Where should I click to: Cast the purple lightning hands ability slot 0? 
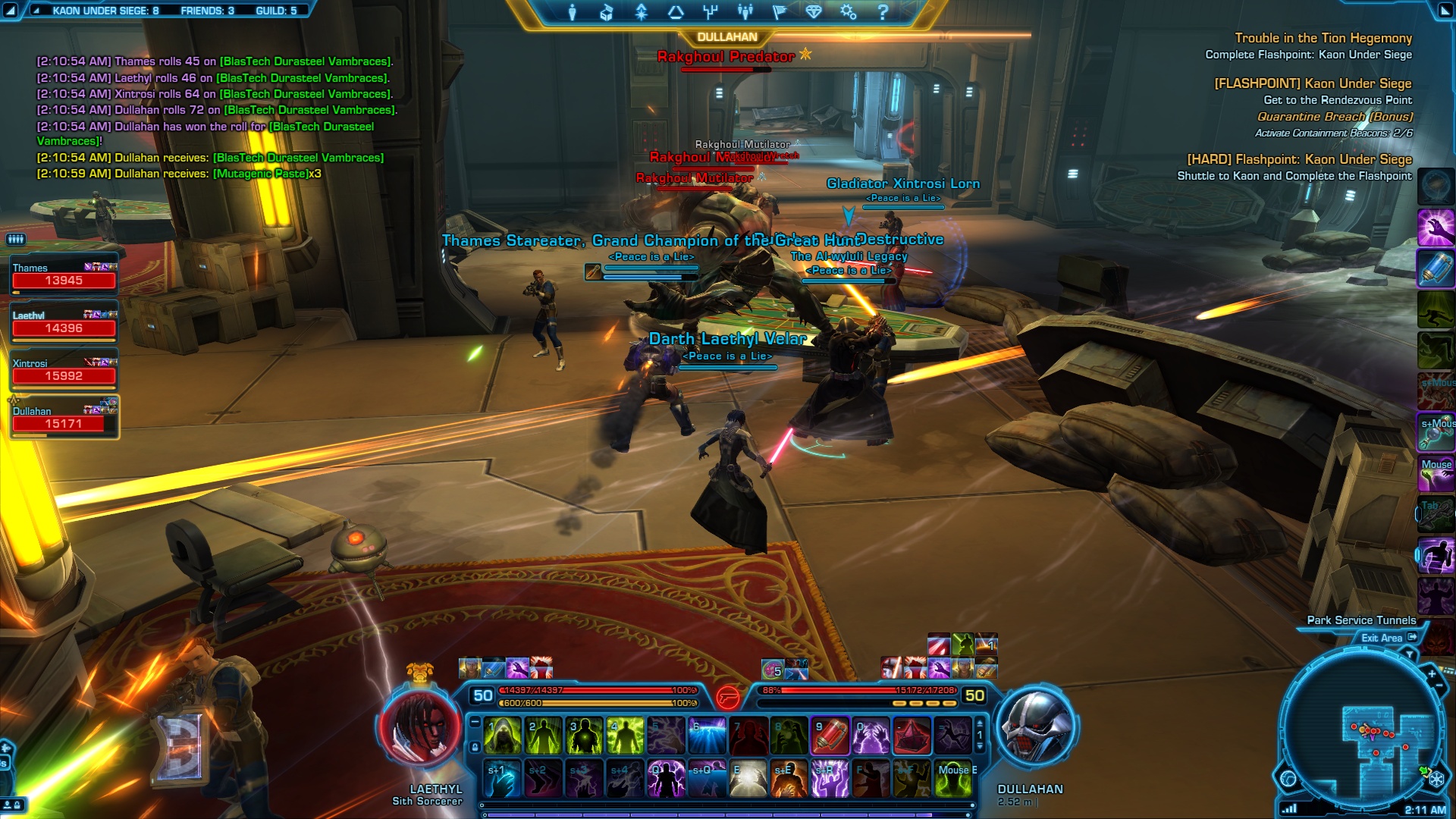tap(871, 736)
